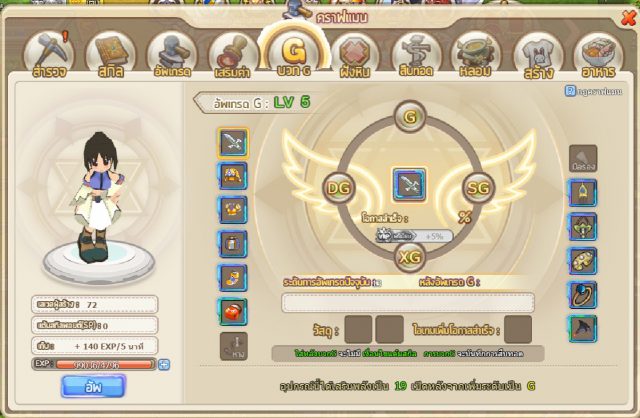Click the plus button beside EXP bar
The height and width of the screenshot is (418, 640).
click(x=164, y=365)
